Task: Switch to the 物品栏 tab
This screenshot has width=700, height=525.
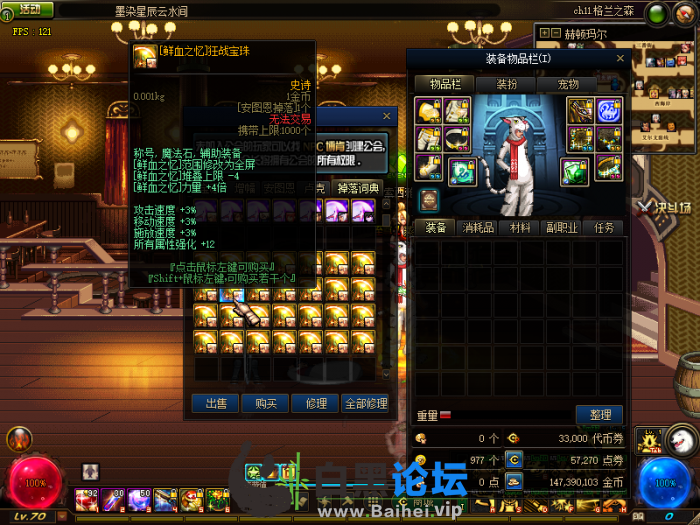Action: (444, 85)
